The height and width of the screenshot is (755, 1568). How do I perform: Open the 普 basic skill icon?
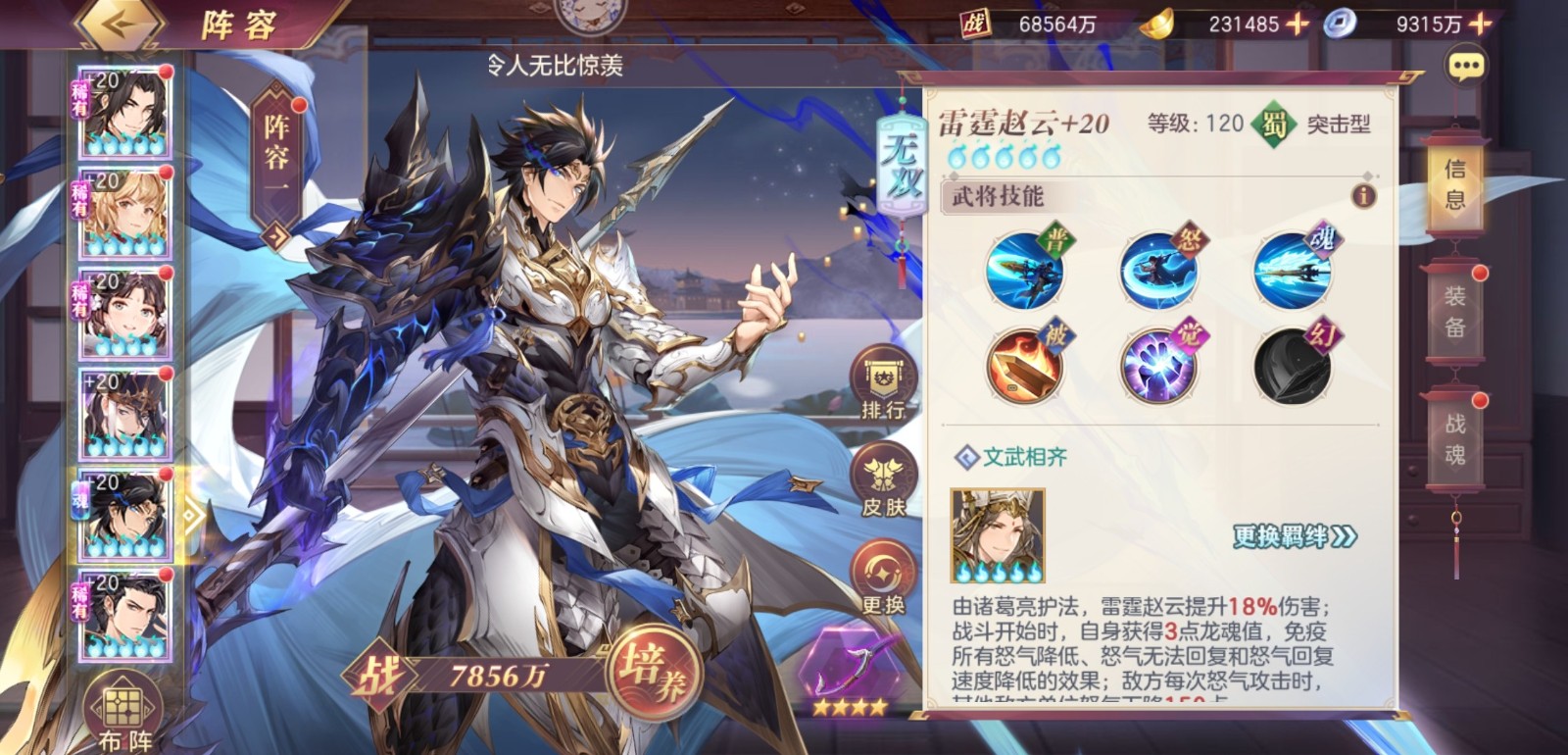[x=1026, y=270]
